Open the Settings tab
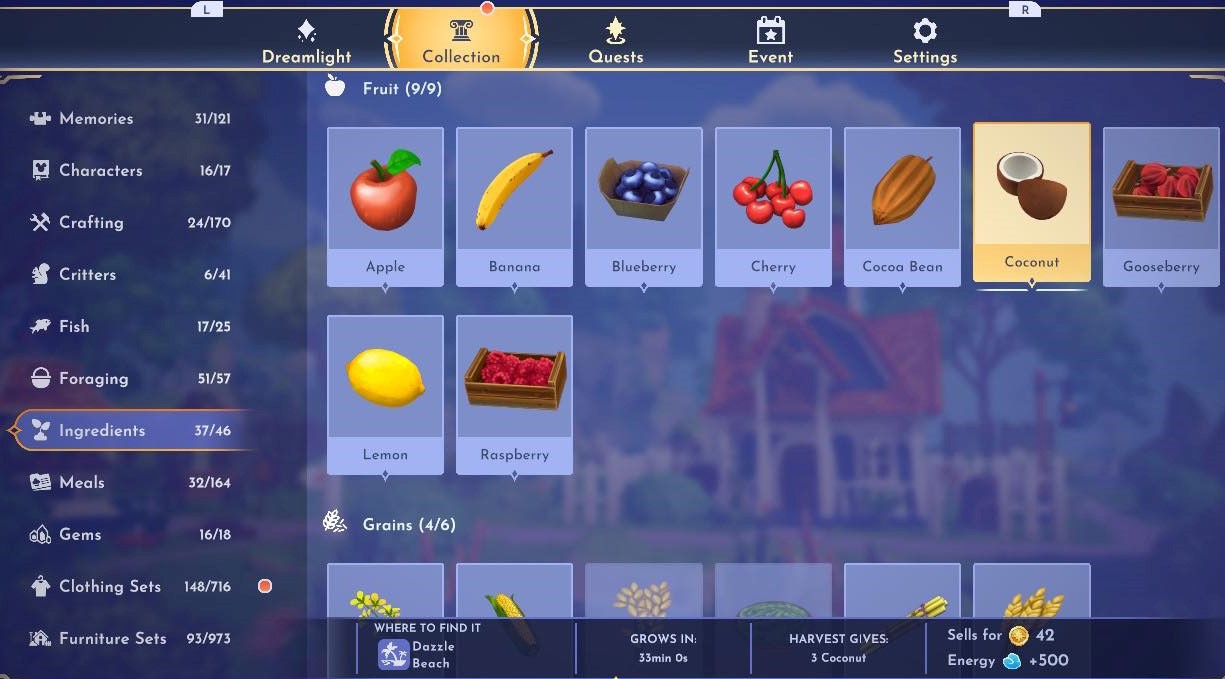The height and width of the screenshot is (679, 1225). pos(925,43)
